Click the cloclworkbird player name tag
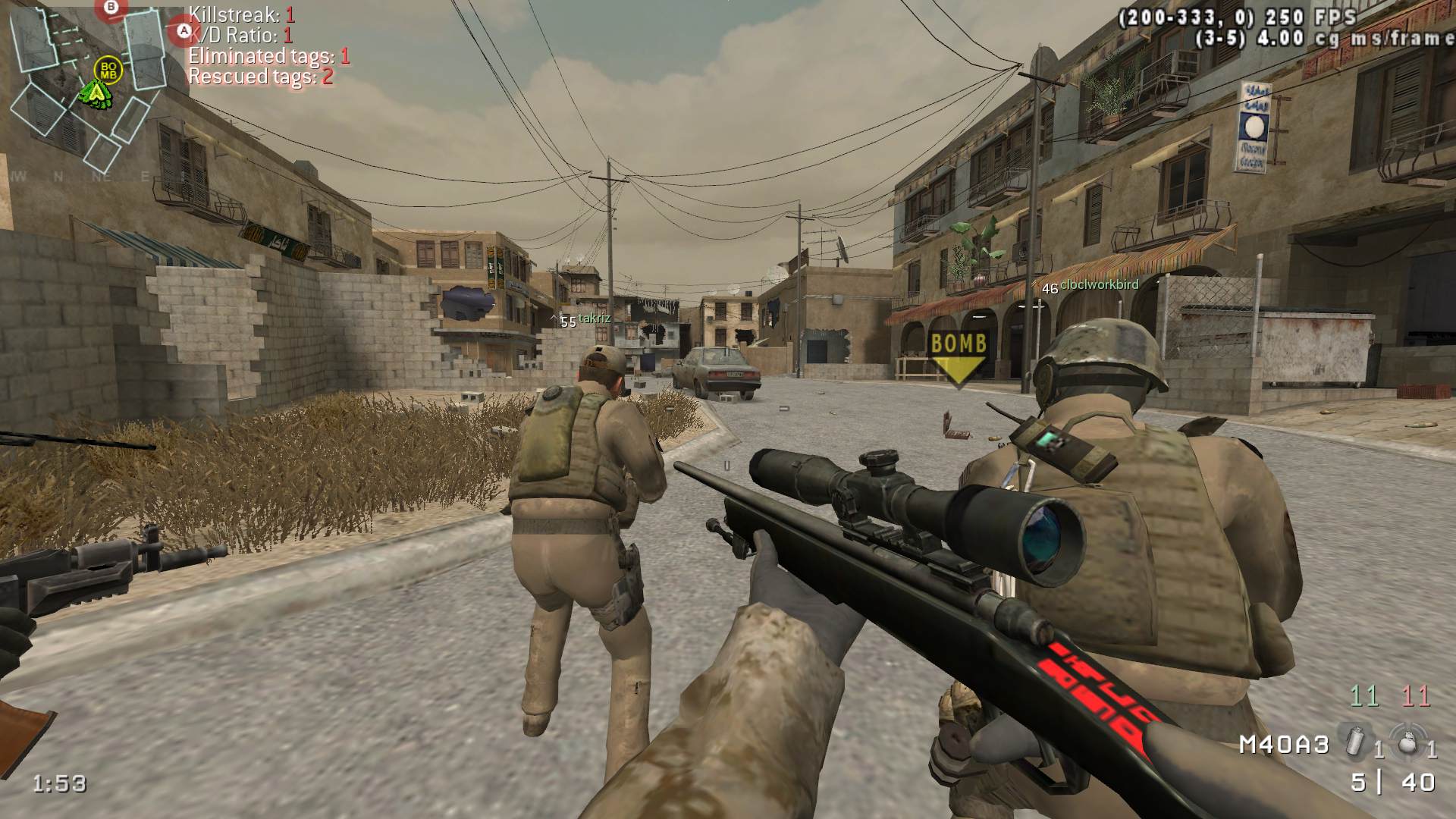Screen dimensions: 1456x819 click(1099, 285)
